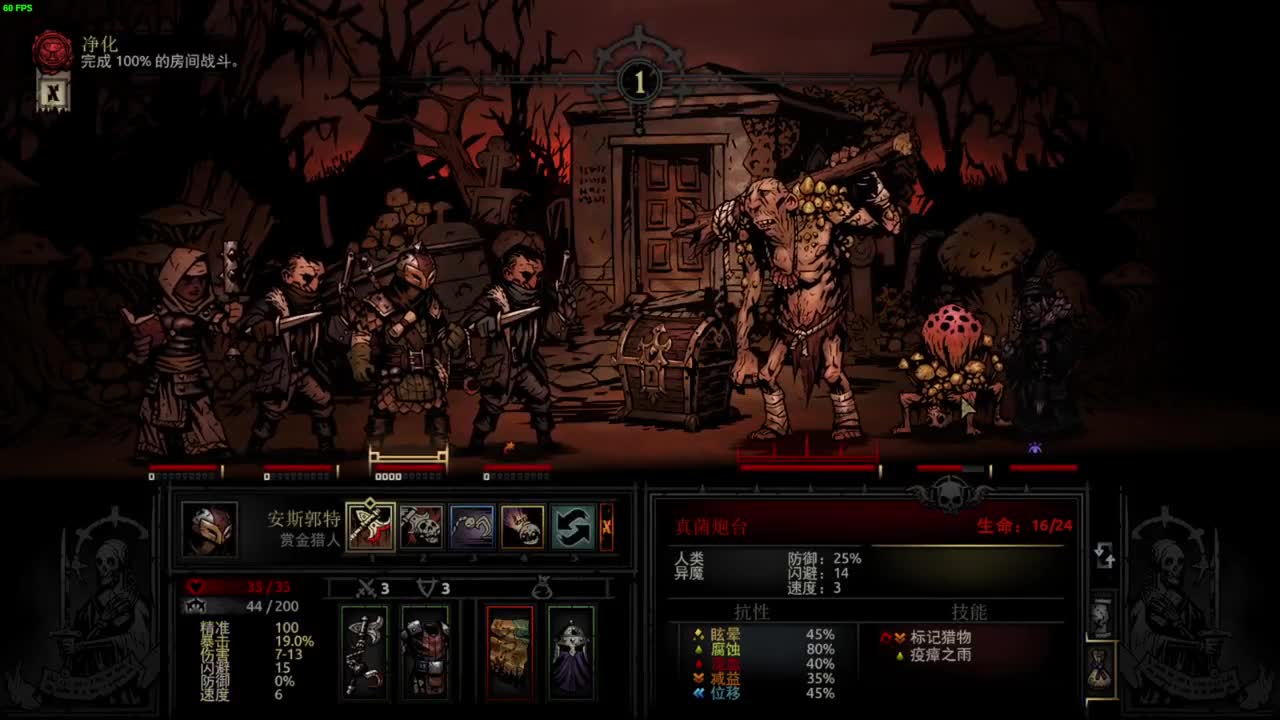The width and height of the screenshot is (1280, 720).
Task: Select the red-bordered map trinket
Action: [x=509, y=652]
